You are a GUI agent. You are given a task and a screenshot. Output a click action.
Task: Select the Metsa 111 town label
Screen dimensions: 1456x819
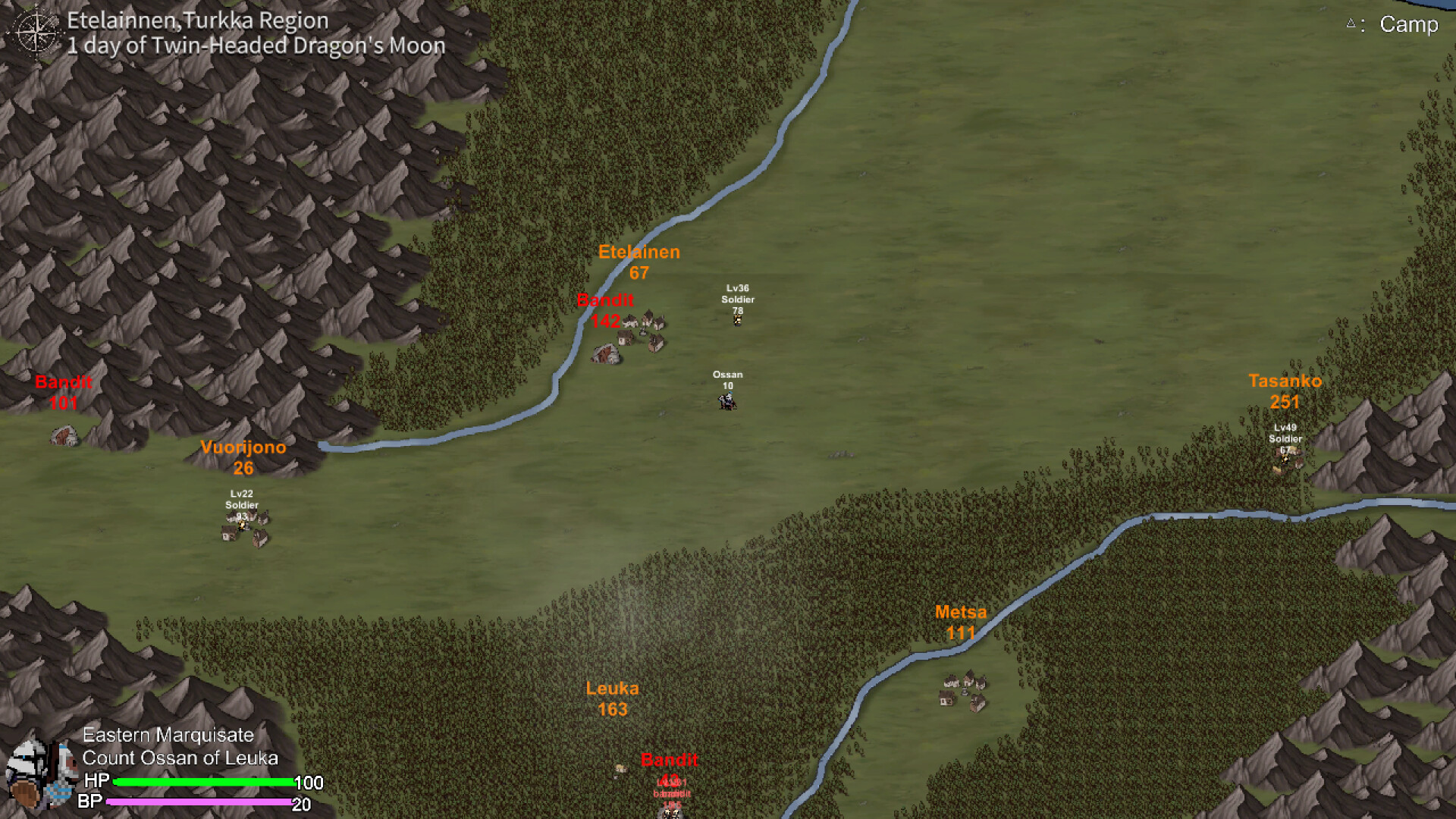pos(961,612)
